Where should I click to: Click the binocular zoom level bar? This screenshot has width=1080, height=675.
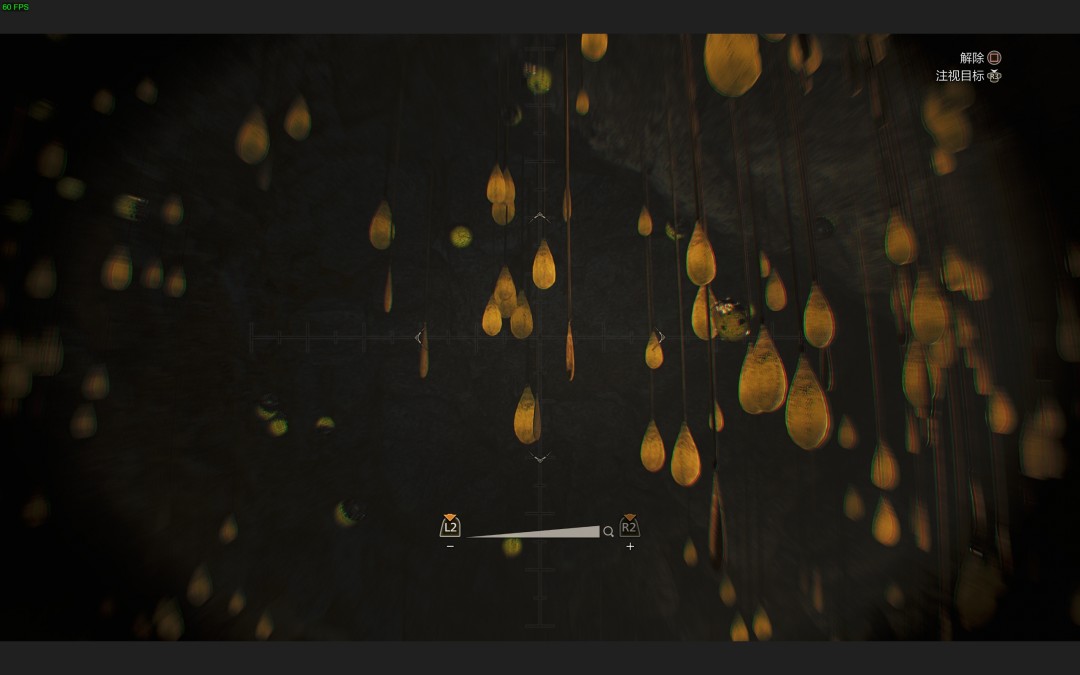click(534, 533)
